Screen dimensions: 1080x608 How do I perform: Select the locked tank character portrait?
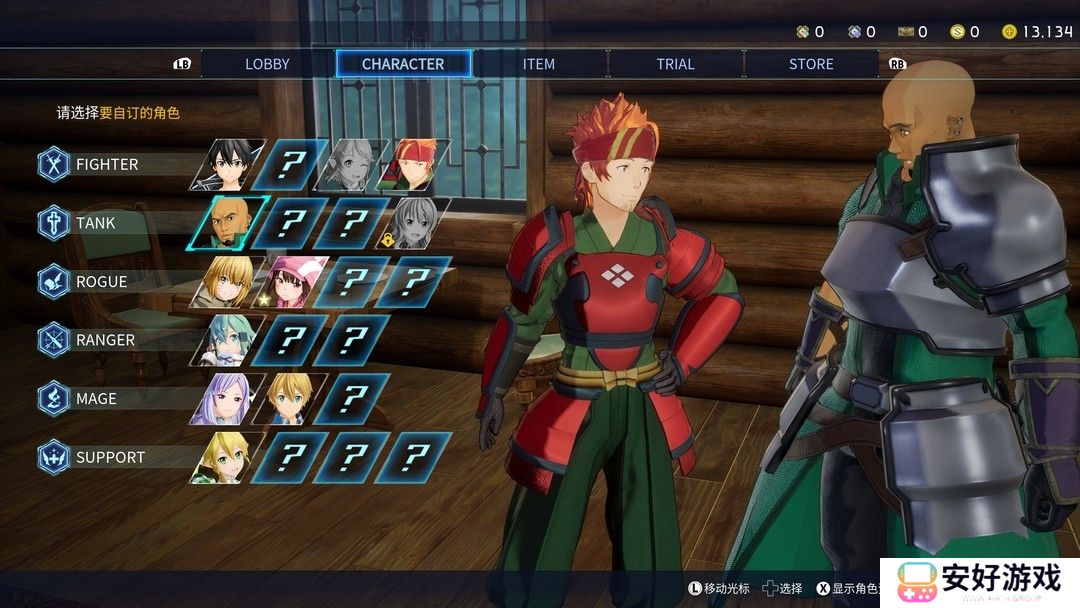click(413, 223)
